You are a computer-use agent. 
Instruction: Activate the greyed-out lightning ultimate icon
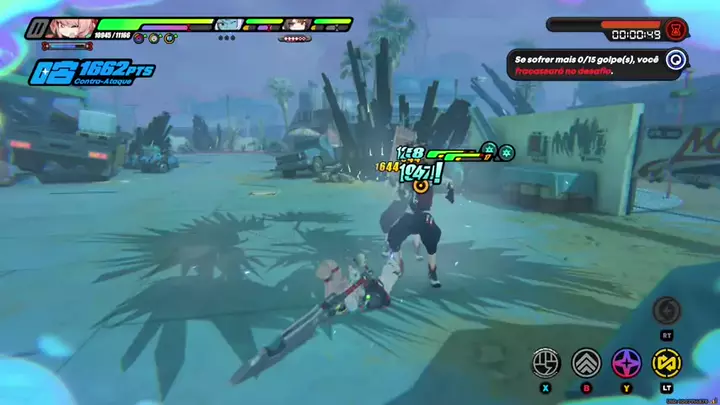(667, 310)
